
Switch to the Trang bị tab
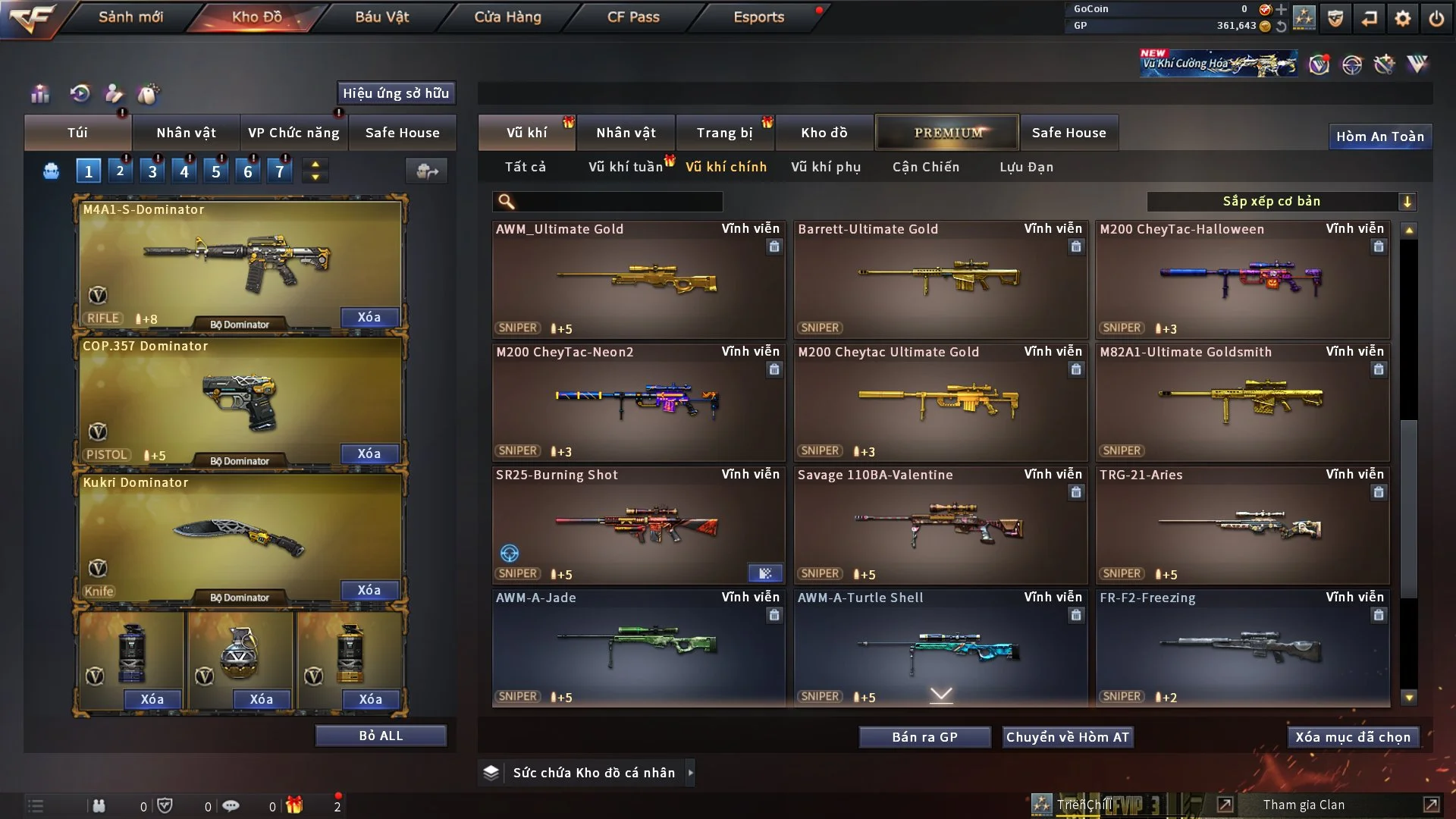(724, 133)
